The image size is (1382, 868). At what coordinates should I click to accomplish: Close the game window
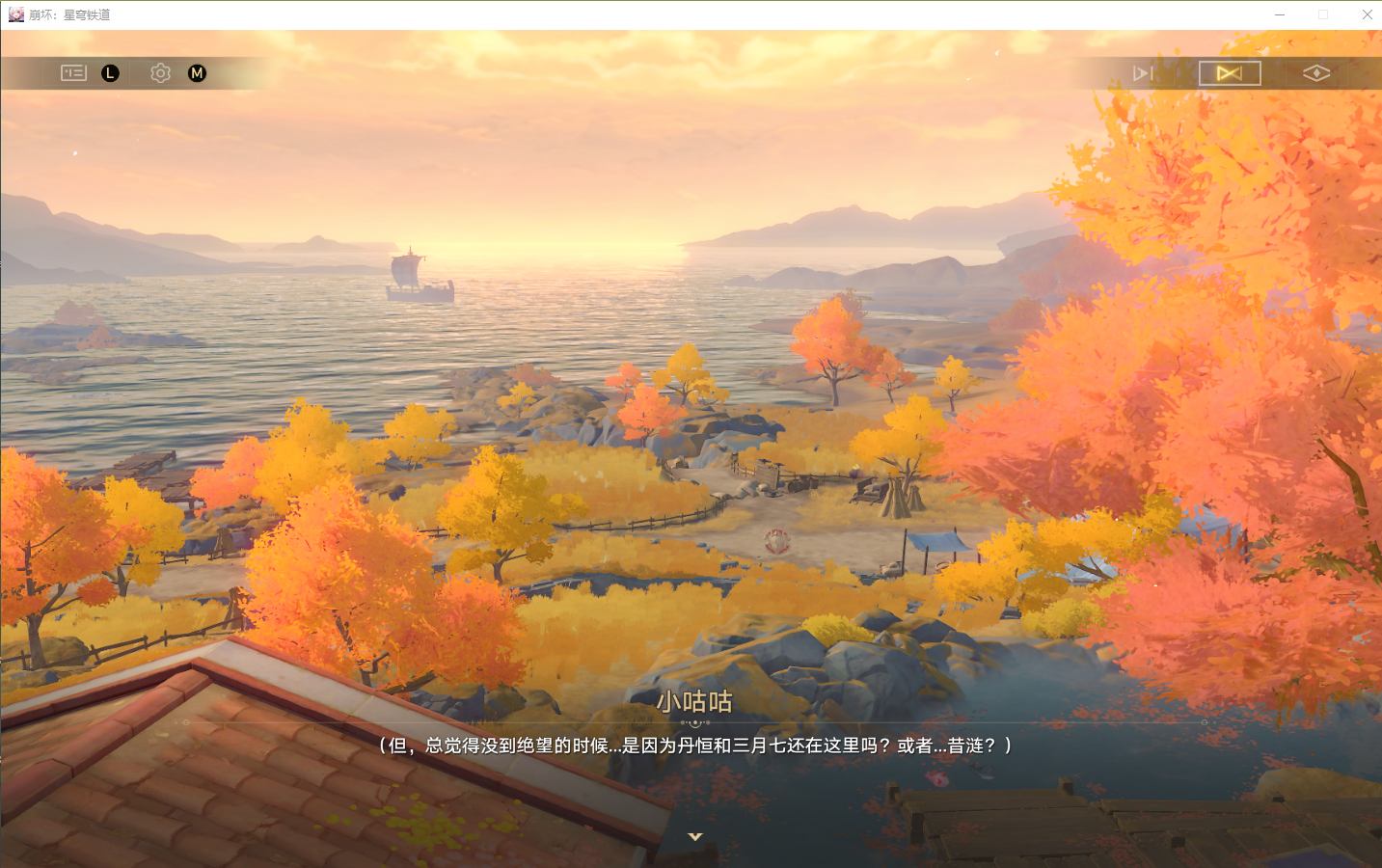1367,14
